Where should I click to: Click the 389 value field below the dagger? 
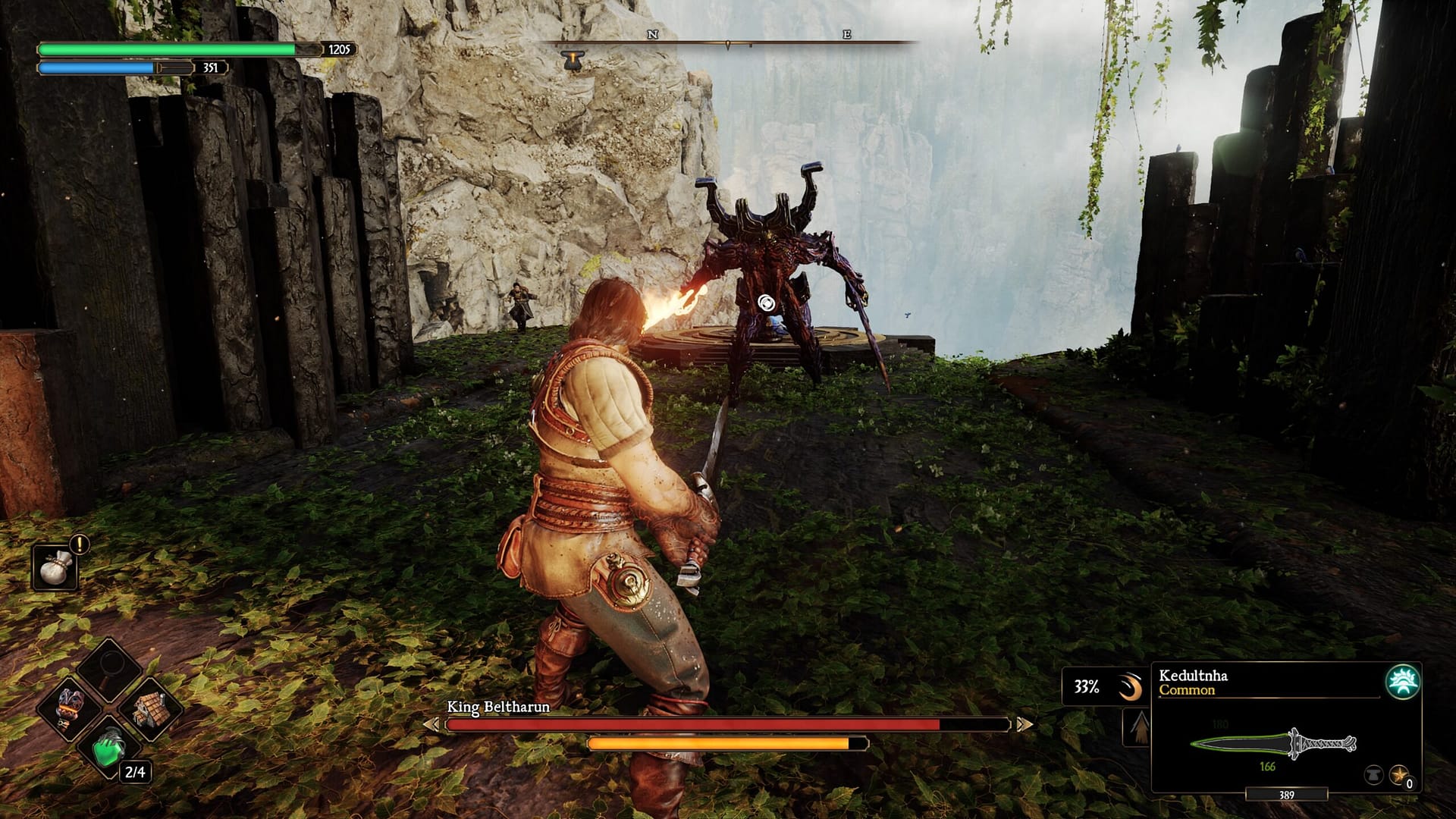1286,794
